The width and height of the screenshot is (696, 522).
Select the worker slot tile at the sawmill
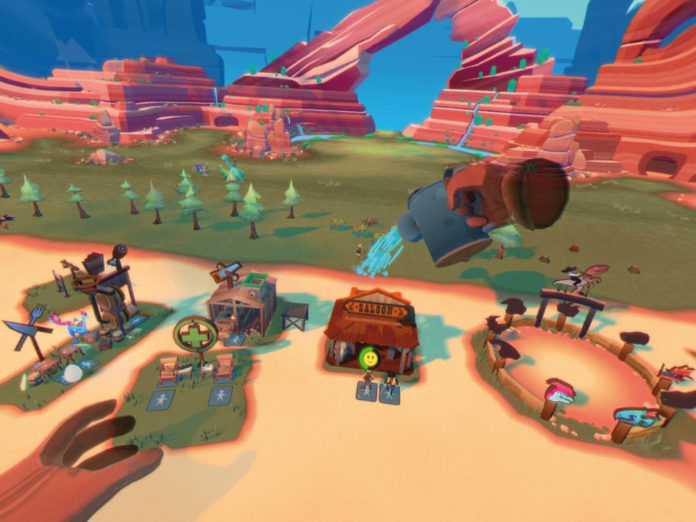(x=236, y=340)
